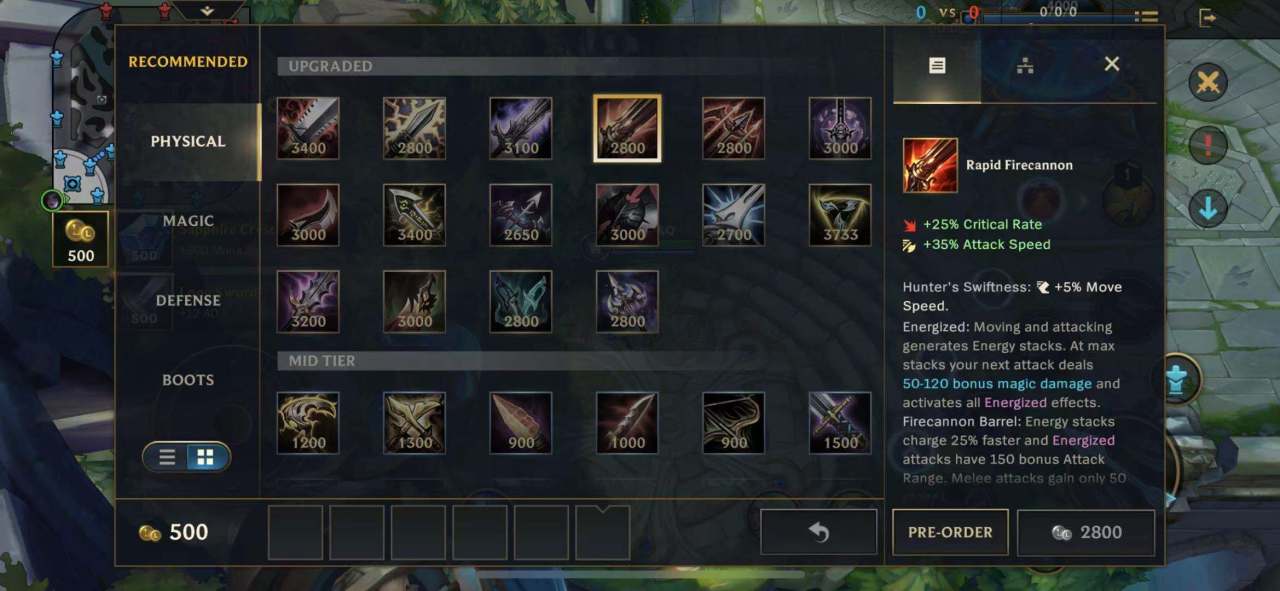Select the 1200 gold mid tier item

point(308,422)
